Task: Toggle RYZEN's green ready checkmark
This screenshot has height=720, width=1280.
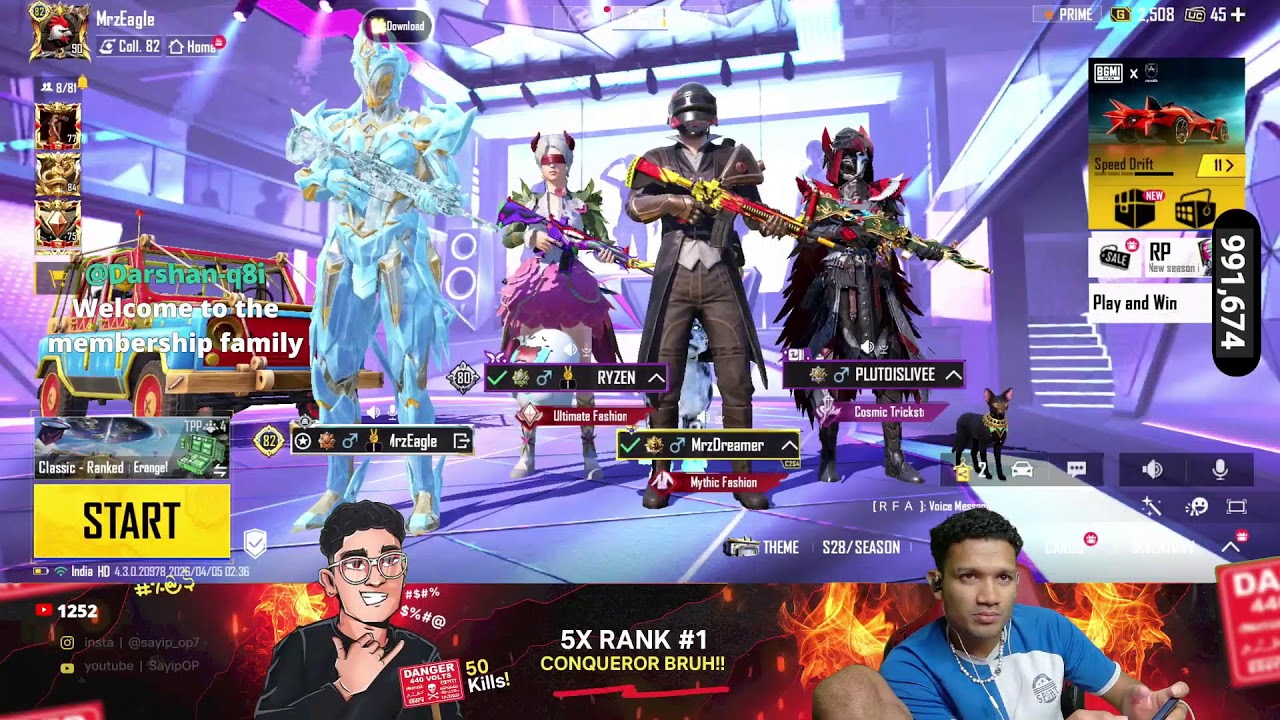Action: [496, 378]
